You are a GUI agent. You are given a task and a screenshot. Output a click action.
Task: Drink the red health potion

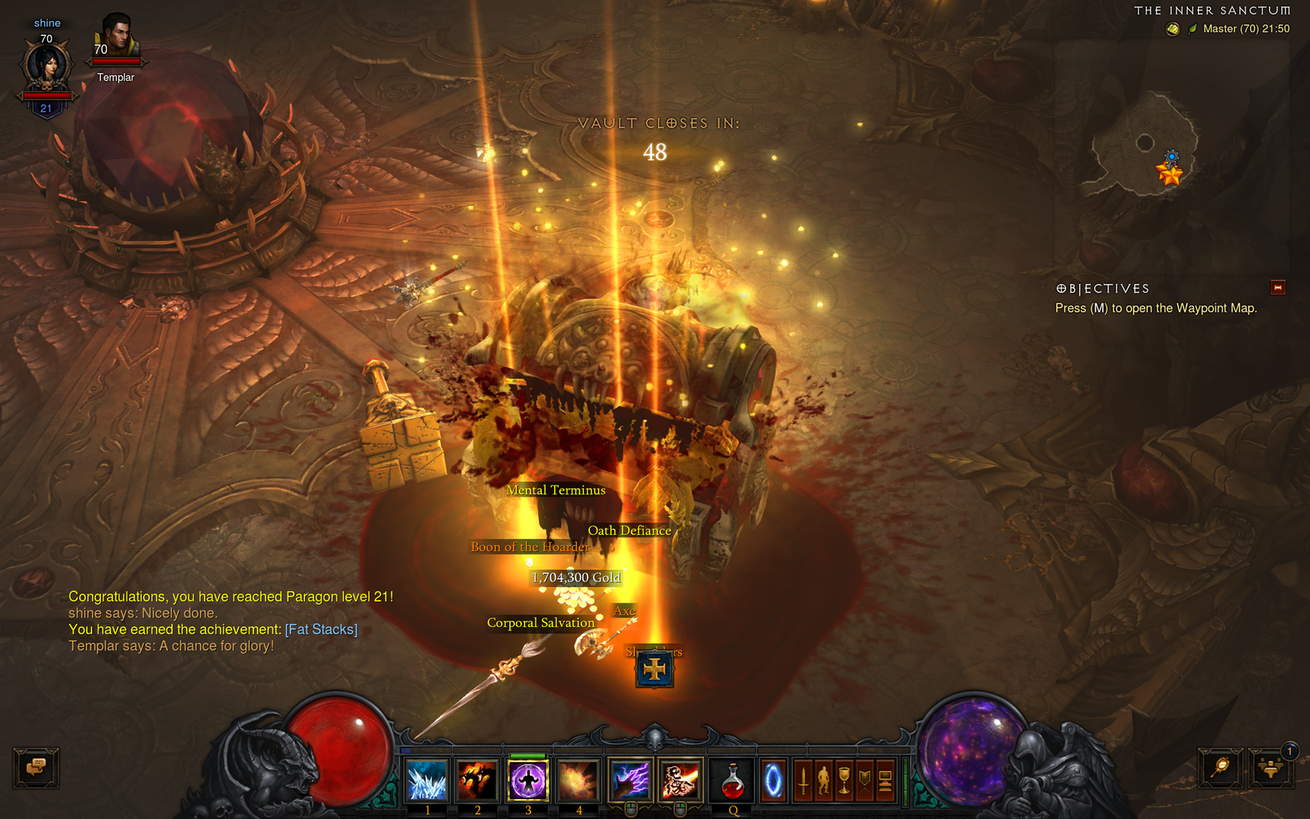point(732,779)
